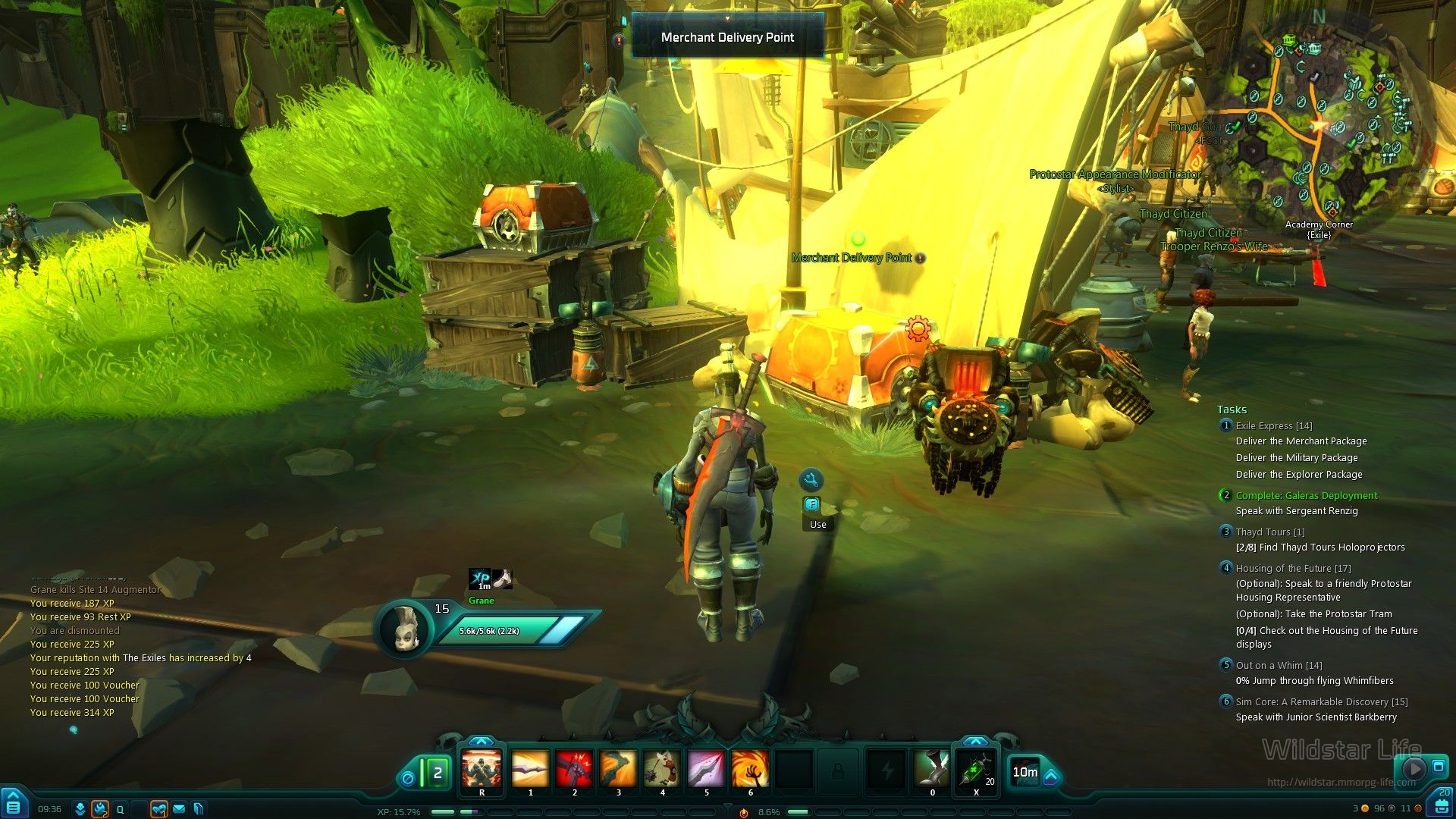Select the Galeras Deployment completed quest entry
The image size is (1456, 819).
[1306, 496]
